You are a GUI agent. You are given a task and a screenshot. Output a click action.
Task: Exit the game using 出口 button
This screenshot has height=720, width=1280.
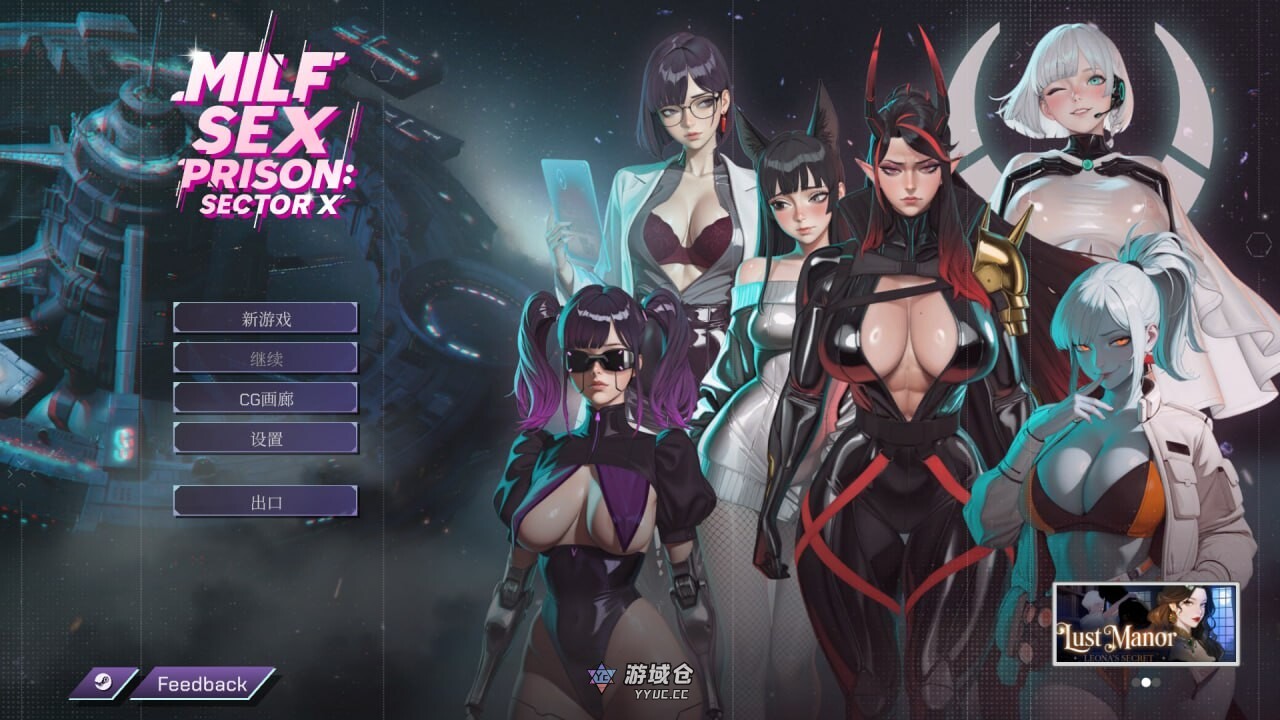point(267,500)
